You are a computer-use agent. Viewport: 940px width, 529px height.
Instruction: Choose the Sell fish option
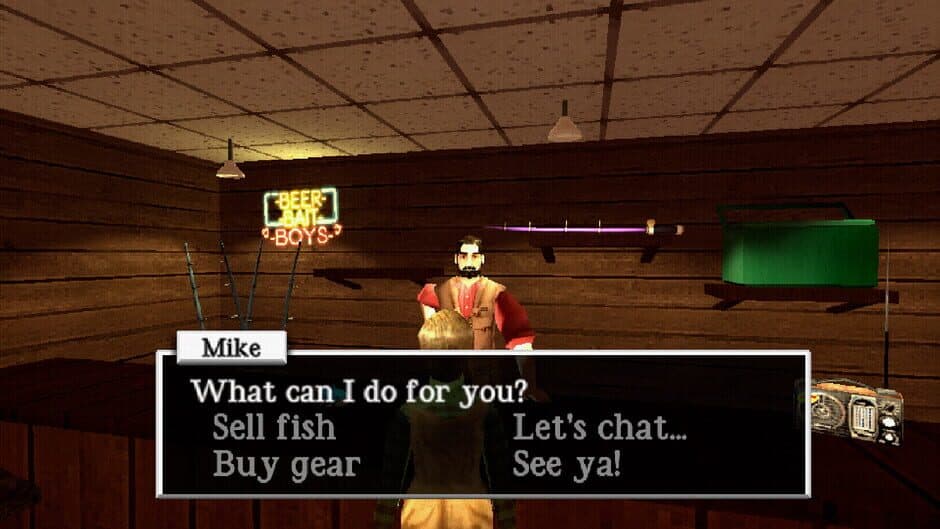[x=273, y=428]
